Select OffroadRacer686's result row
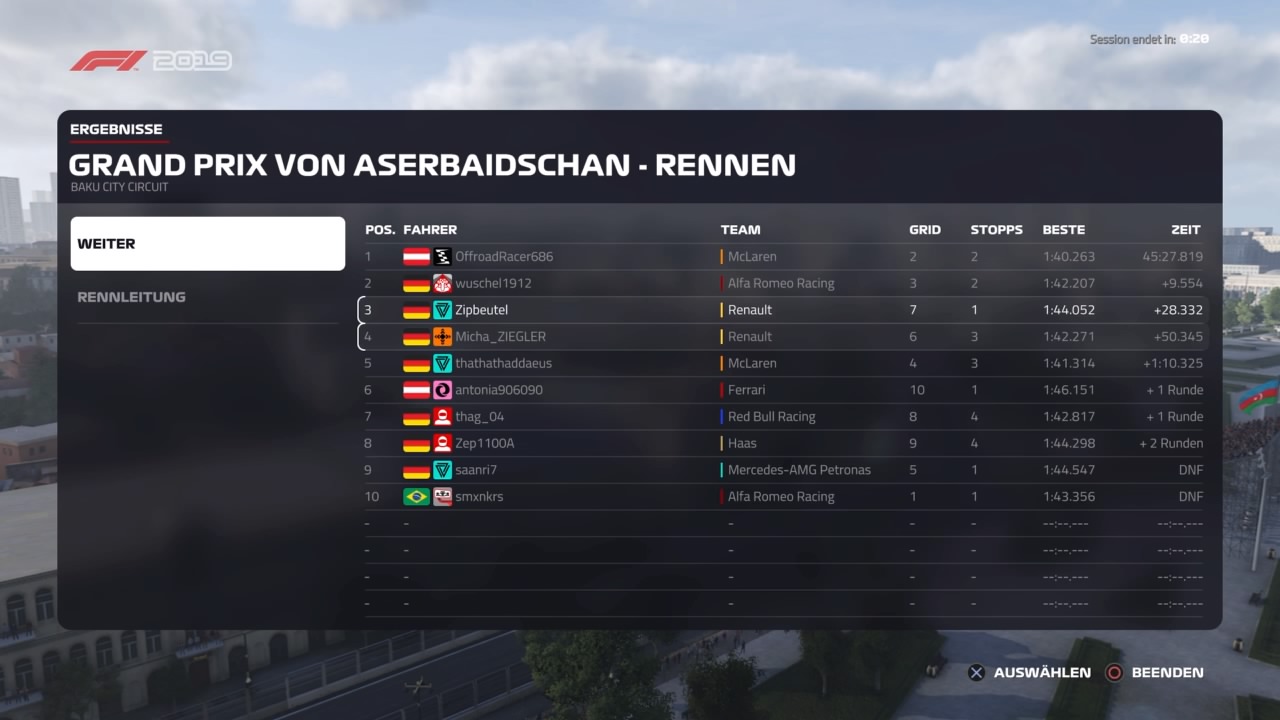This screenshot has width=1280, height=720. pos(783,257)
